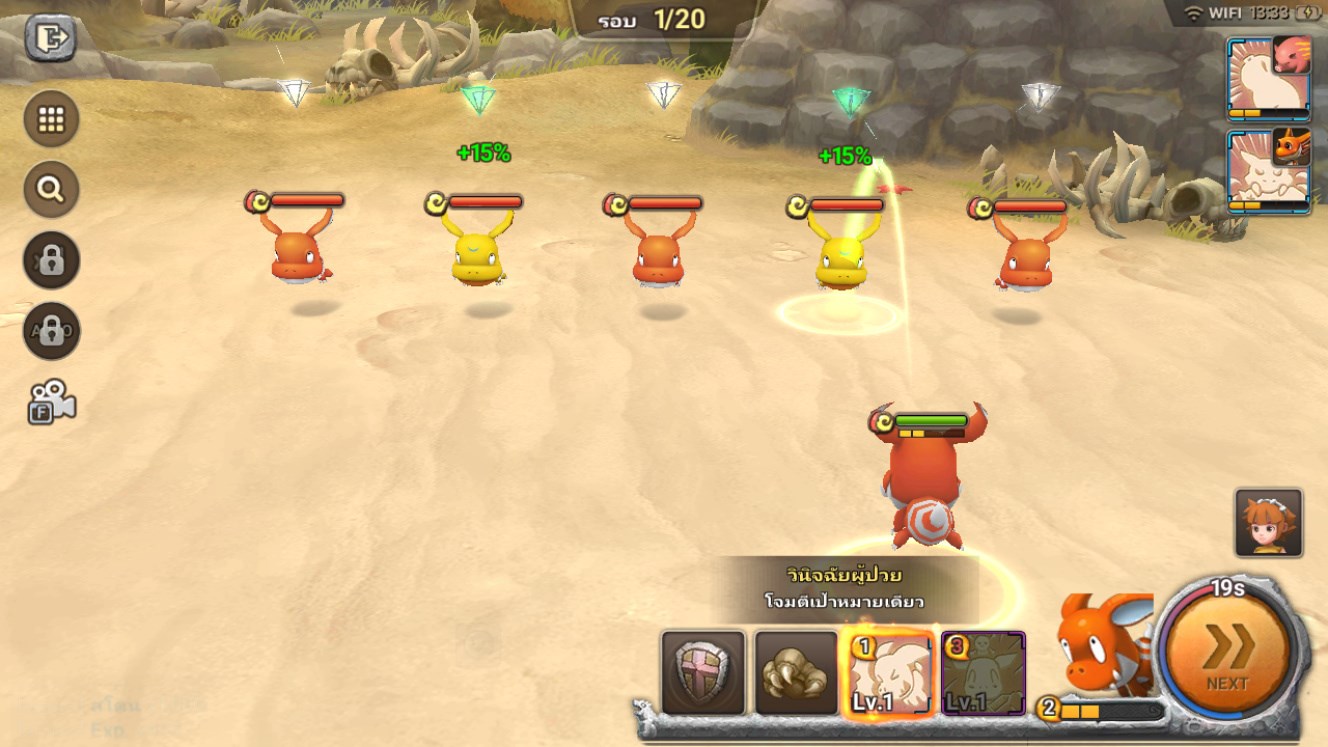Viewport: 1328px width, 747px height.
Task: Switch camera view with the camera icon
Action: [x=51, y=400]
